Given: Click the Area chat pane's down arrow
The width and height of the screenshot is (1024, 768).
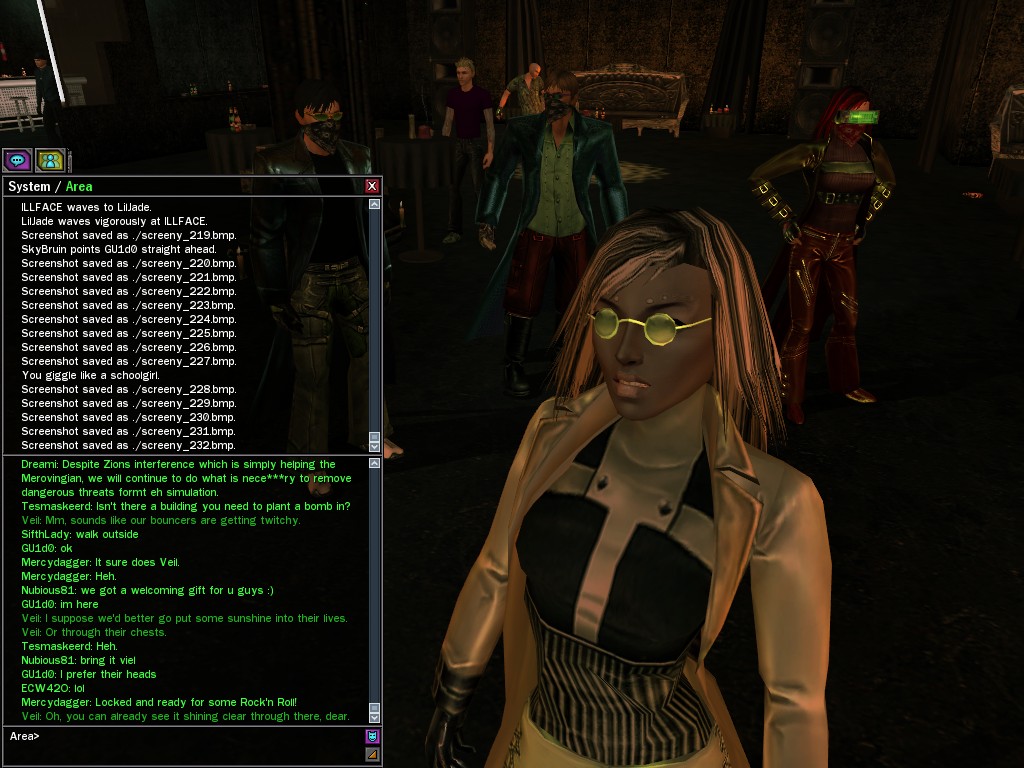Looking at the screenshot, I should 374,717.
